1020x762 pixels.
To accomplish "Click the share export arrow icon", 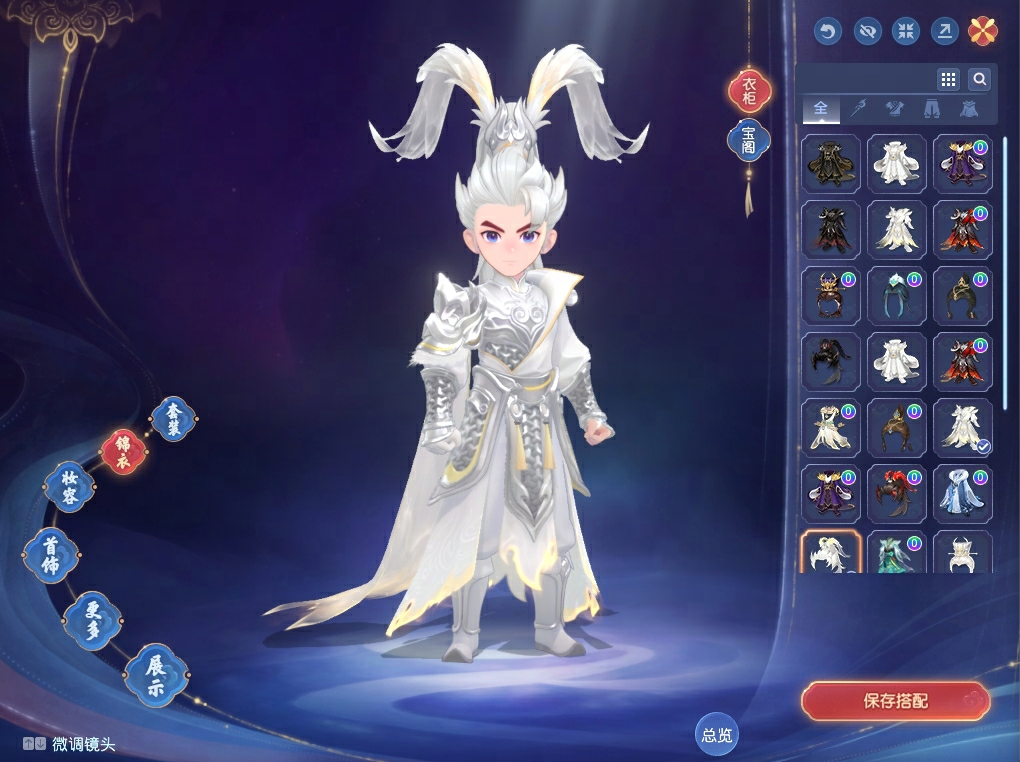I will 944,31.
